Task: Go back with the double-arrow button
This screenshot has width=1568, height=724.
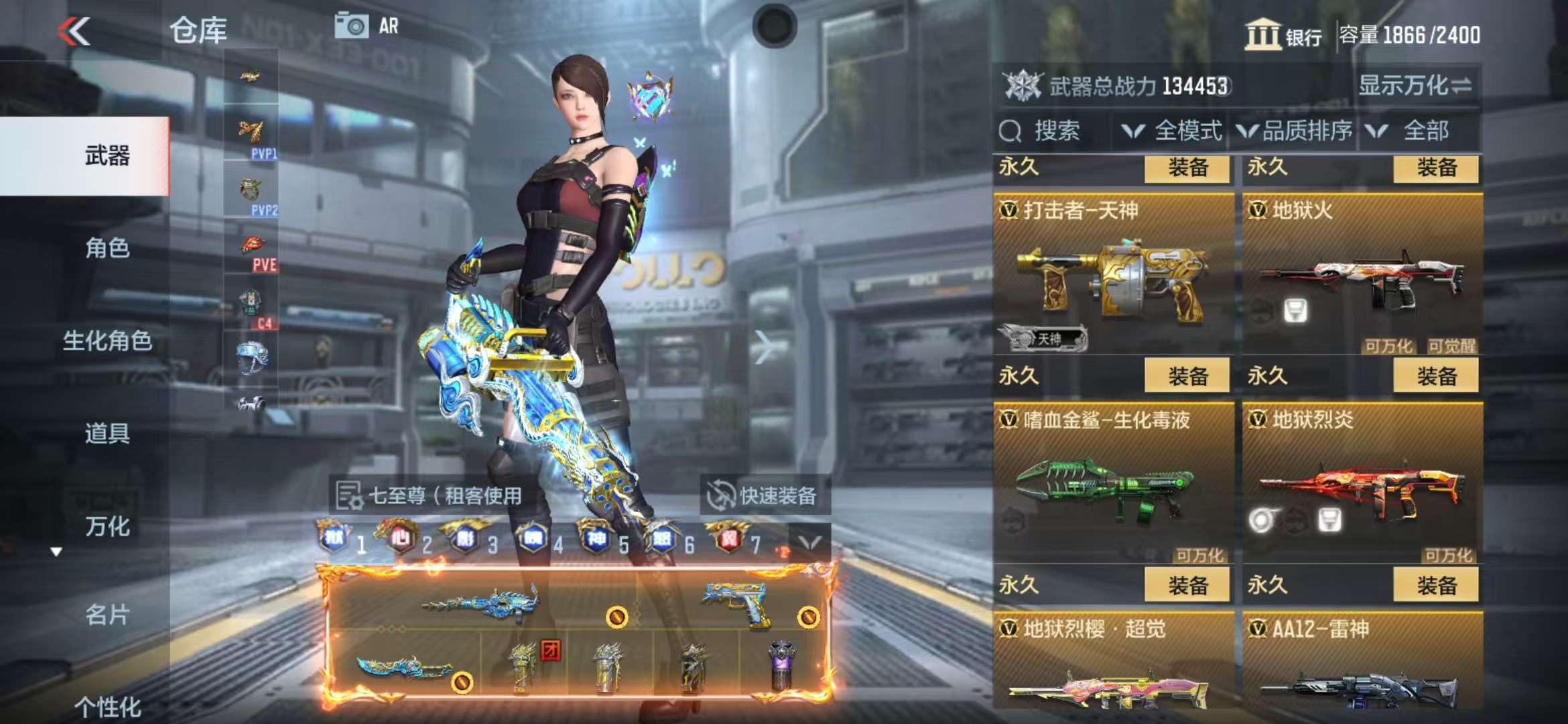Action: coord(74,32)
